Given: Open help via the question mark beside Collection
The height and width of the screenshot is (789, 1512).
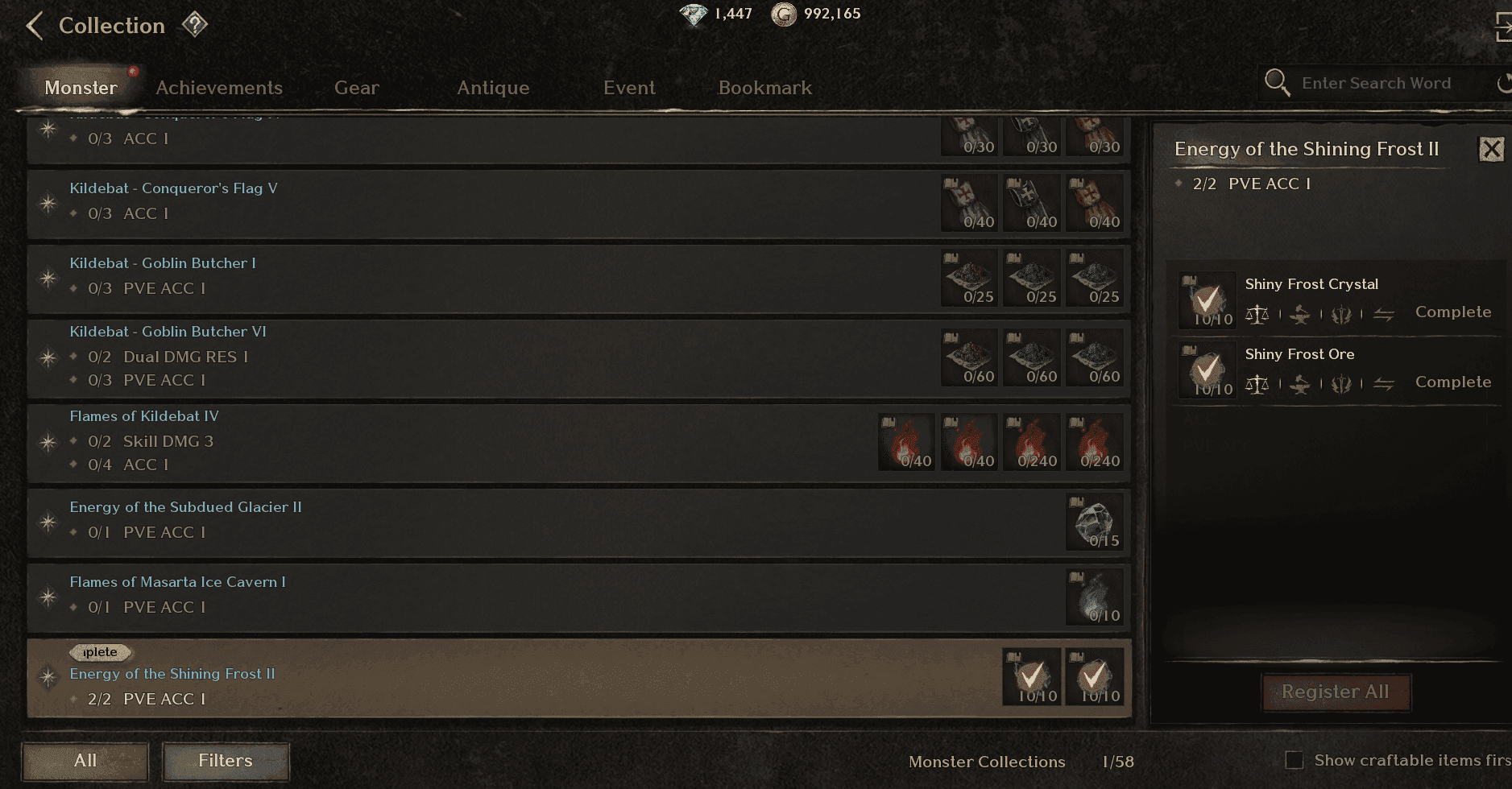Looking at the screenshot, I should (196, 24).
